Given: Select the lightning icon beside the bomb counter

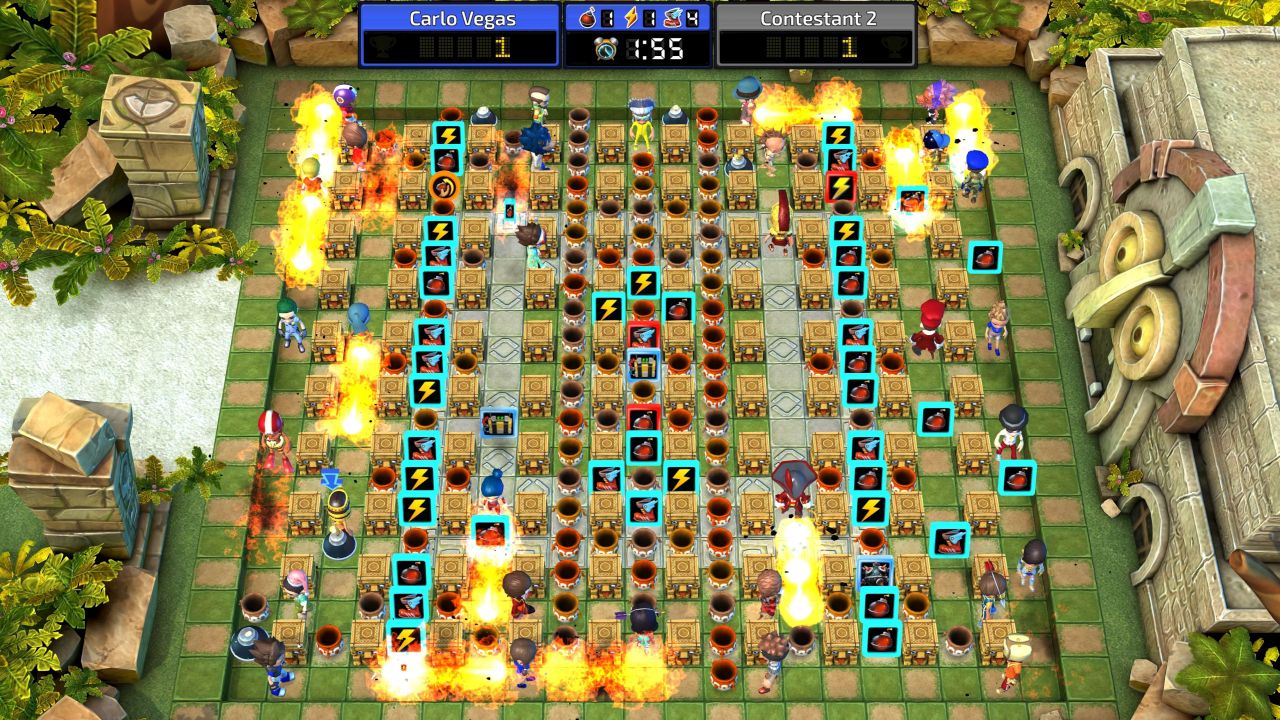Looking at the screenshot, I should point(631,17).
